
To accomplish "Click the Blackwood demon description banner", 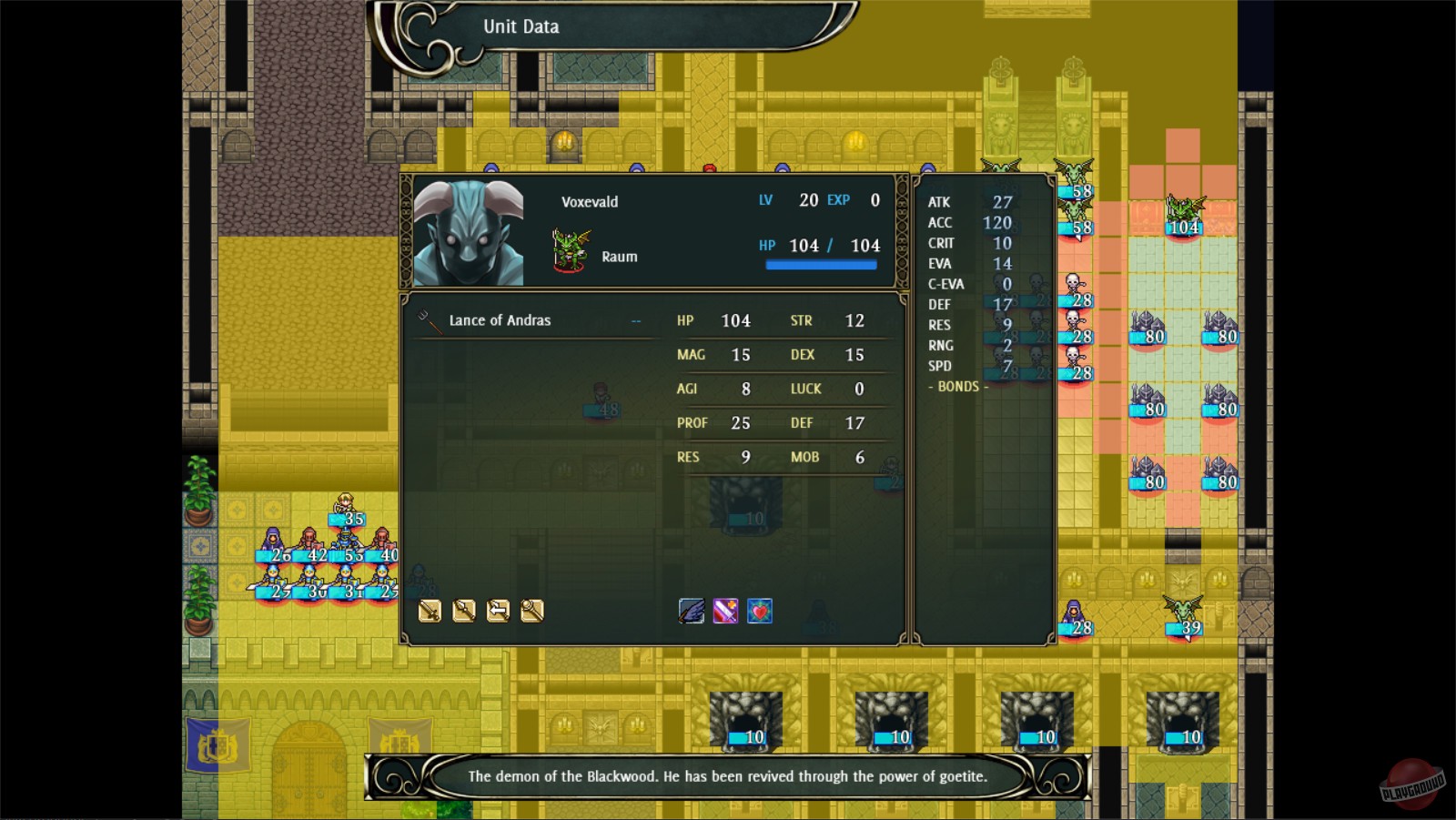I will pos(728,778).
